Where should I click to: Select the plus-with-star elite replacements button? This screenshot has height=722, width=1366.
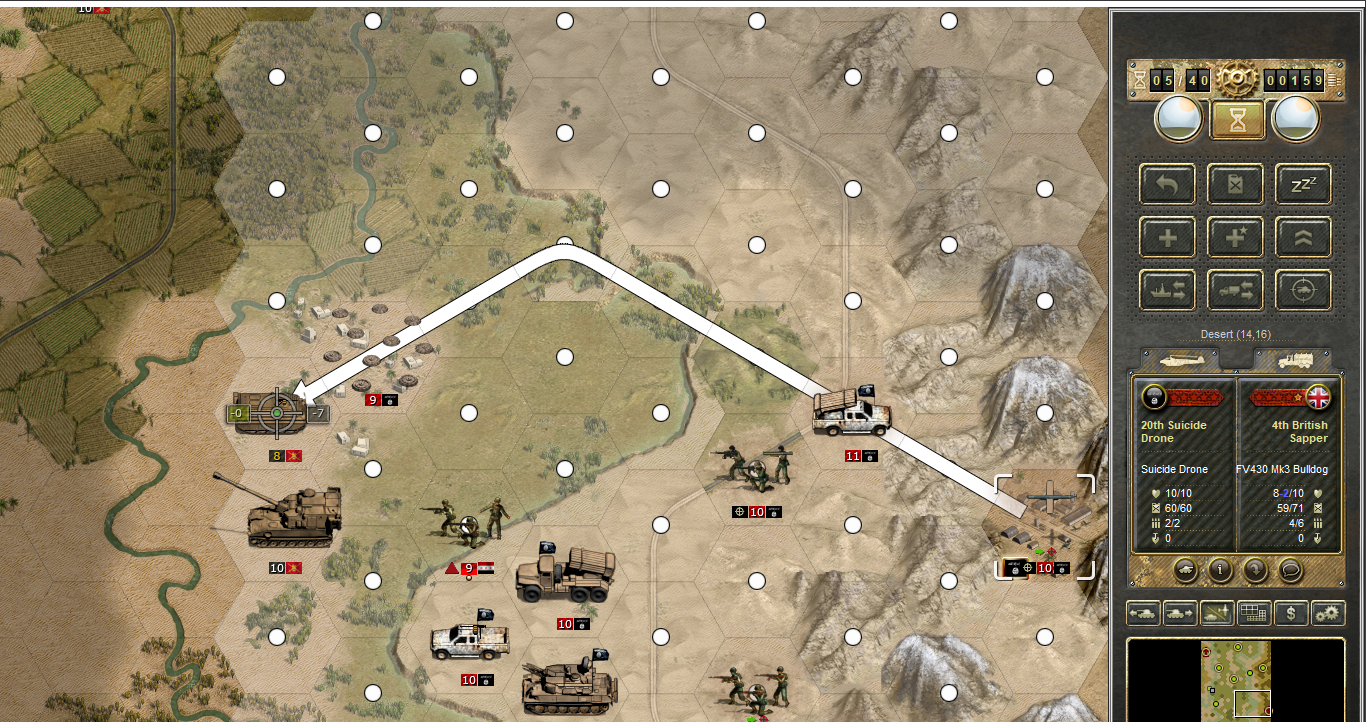[1235, 237]
